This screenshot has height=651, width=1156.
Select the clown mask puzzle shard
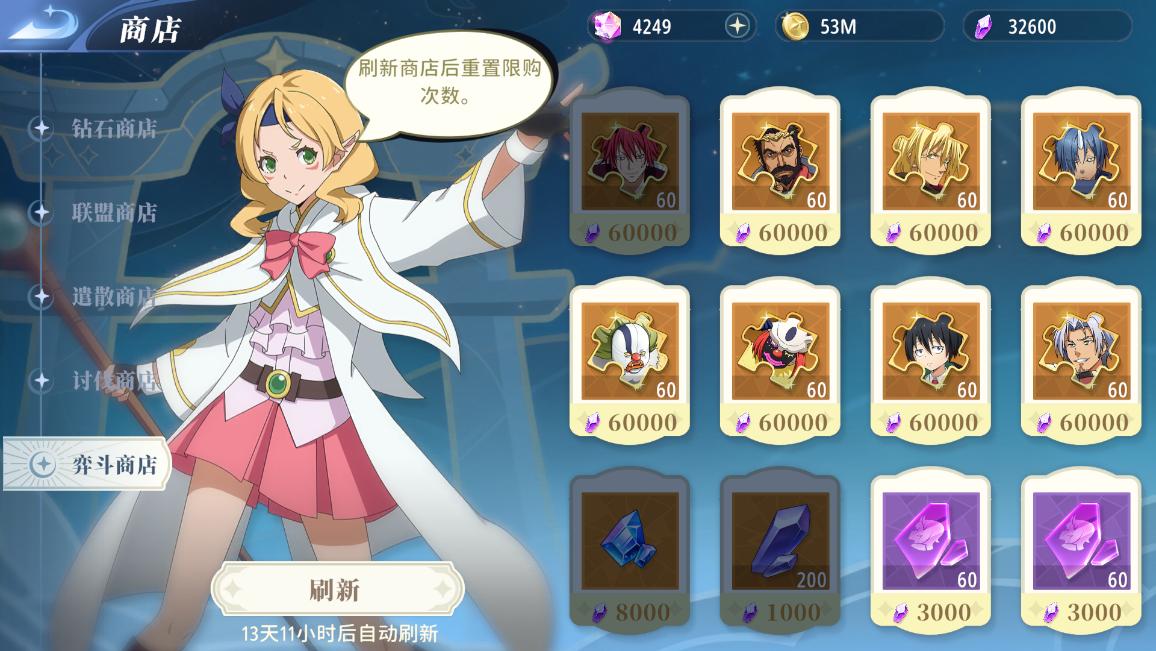[x=629, y=362]
